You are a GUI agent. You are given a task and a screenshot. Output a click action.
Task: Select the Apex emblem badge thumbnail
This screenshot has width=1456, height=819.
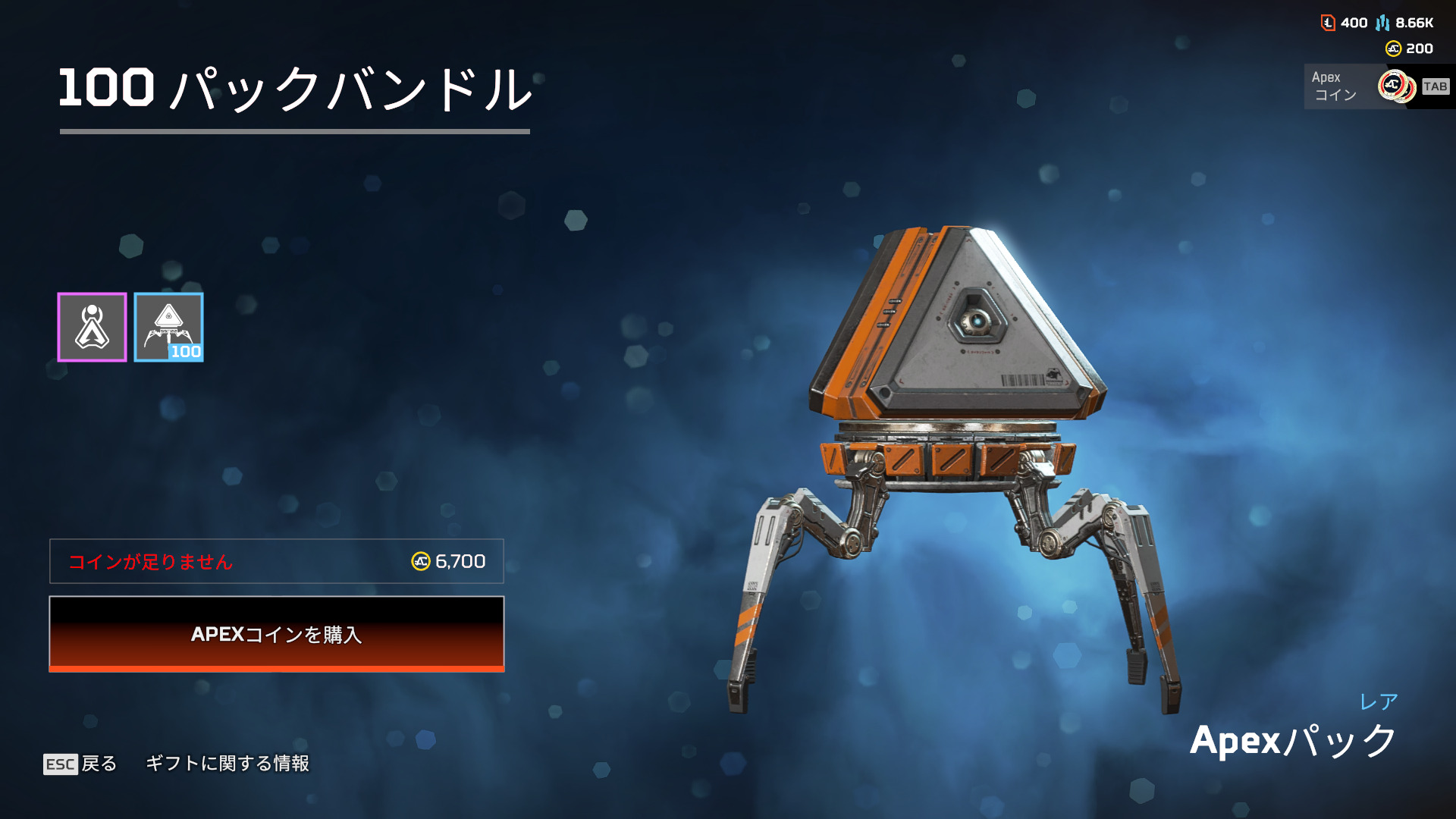click(x=92, y=327)
